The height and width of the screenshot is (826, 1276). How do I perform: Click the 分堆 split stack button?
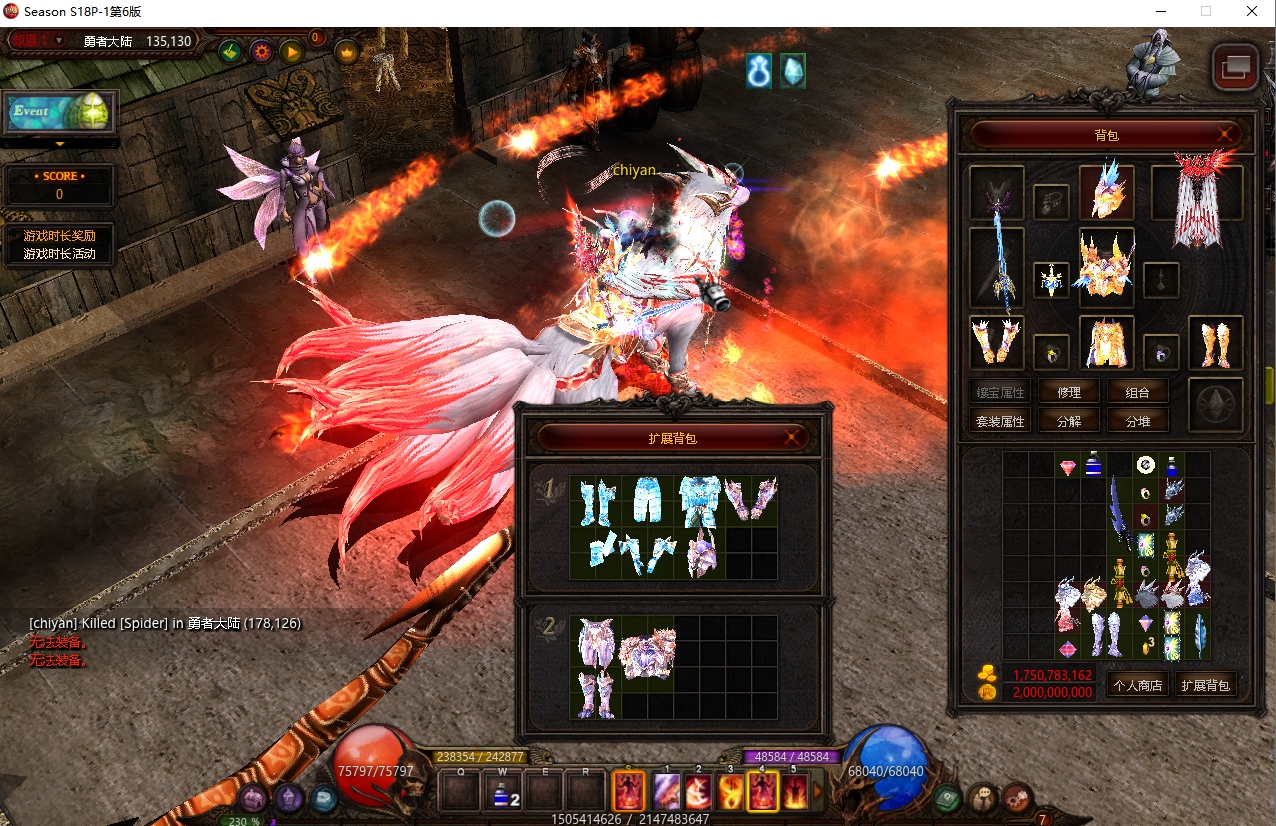(x=1138, y=421)
